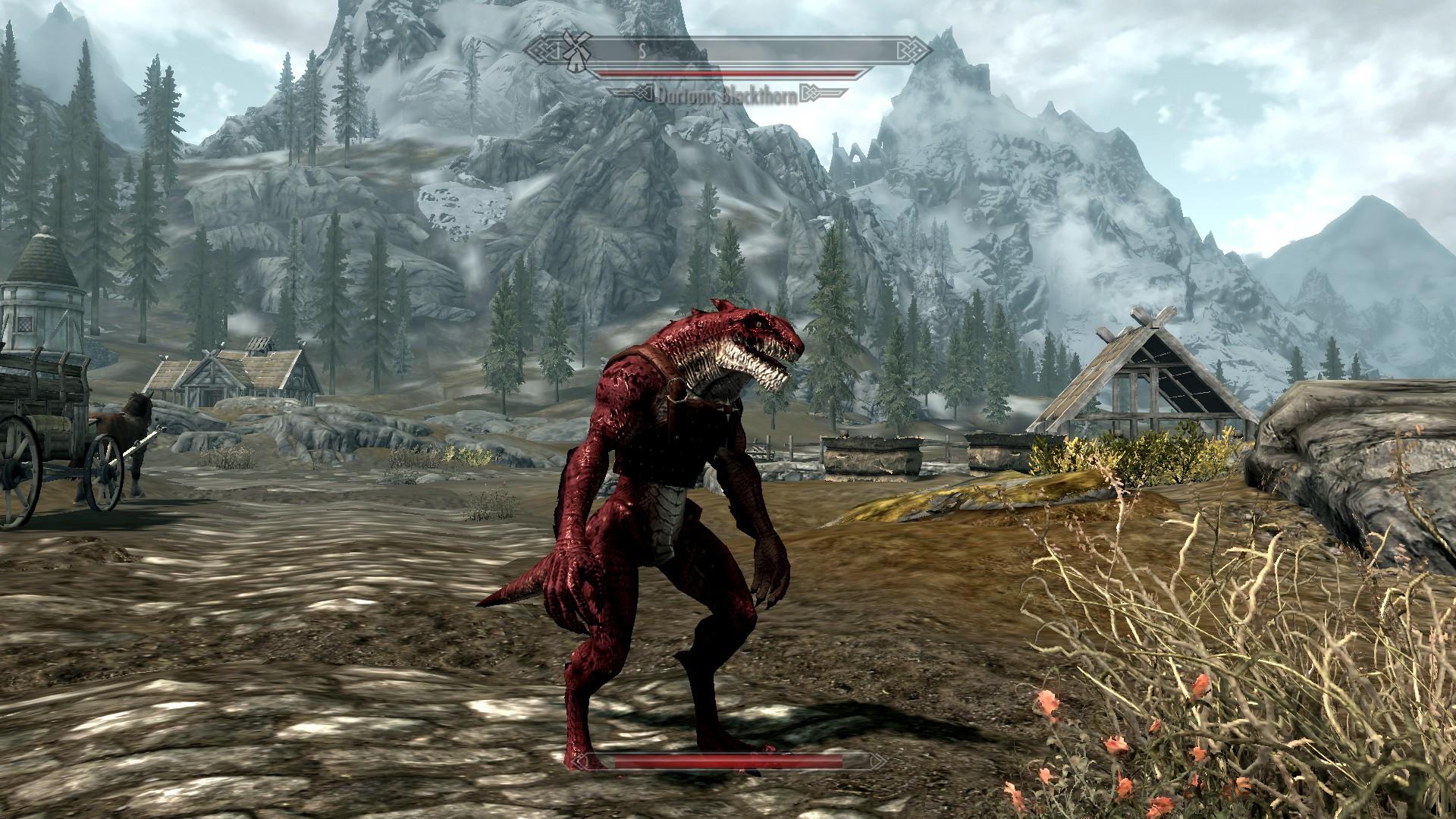
Task: Select the compass bar's S heading
Action: coord(641,52)
